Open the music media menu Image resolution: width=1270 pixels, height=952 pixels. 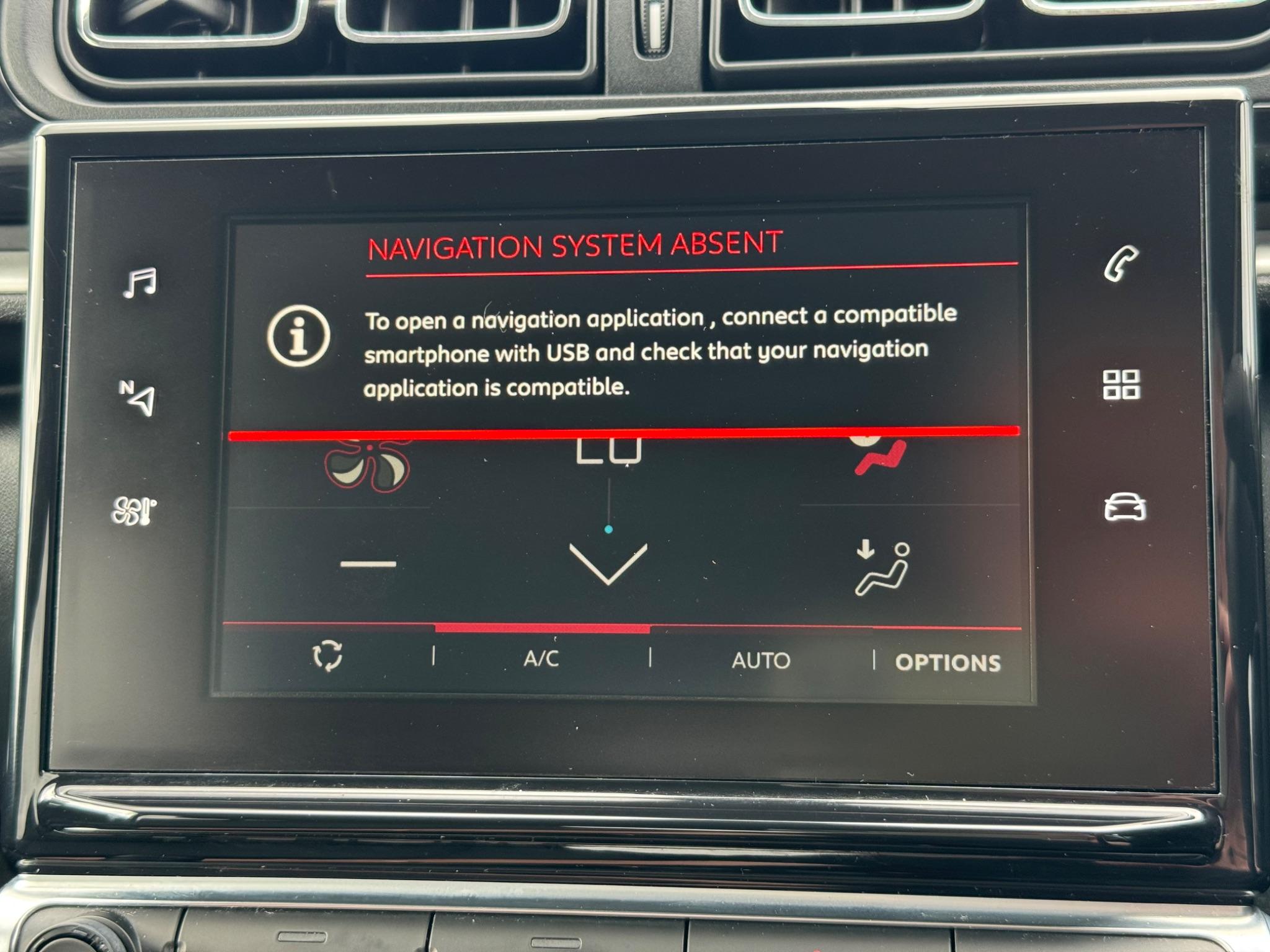[x=140, y=283]
